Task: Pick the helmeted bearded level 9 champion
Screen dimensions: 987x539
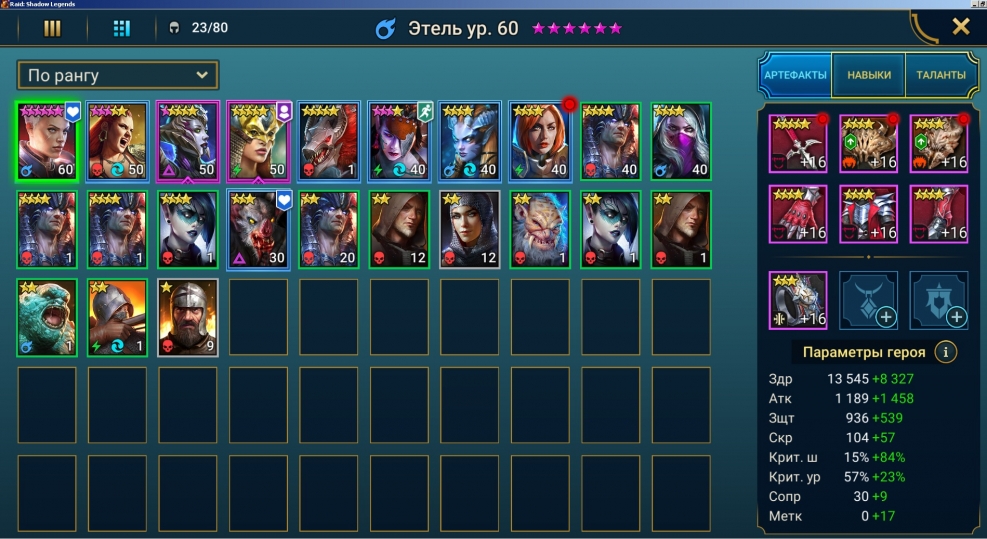Action: (188, 317)
